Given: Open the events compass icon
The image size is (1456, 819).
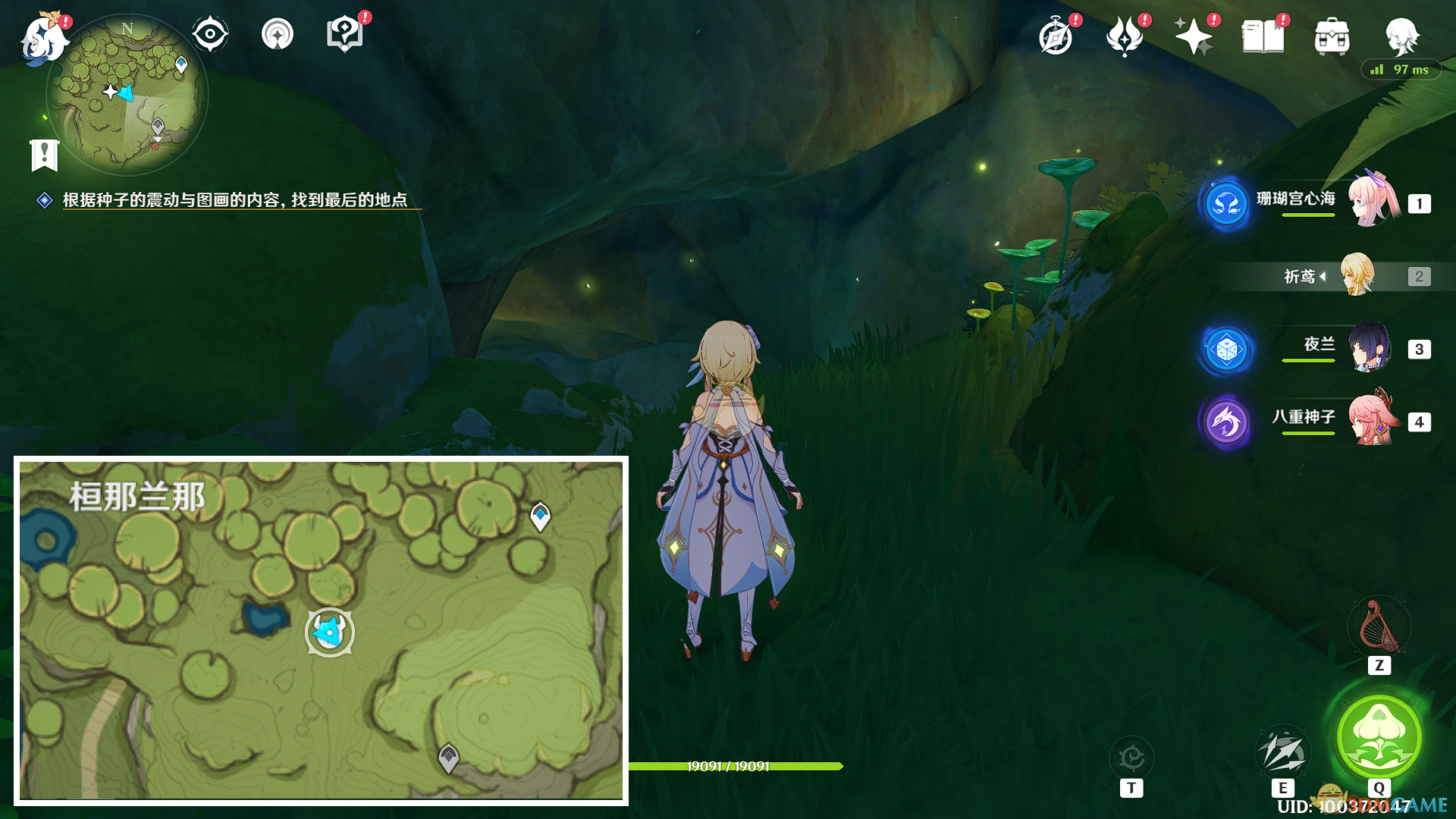Looking at the screenshot, I should pyautogui.click(x=1056, y=36).
